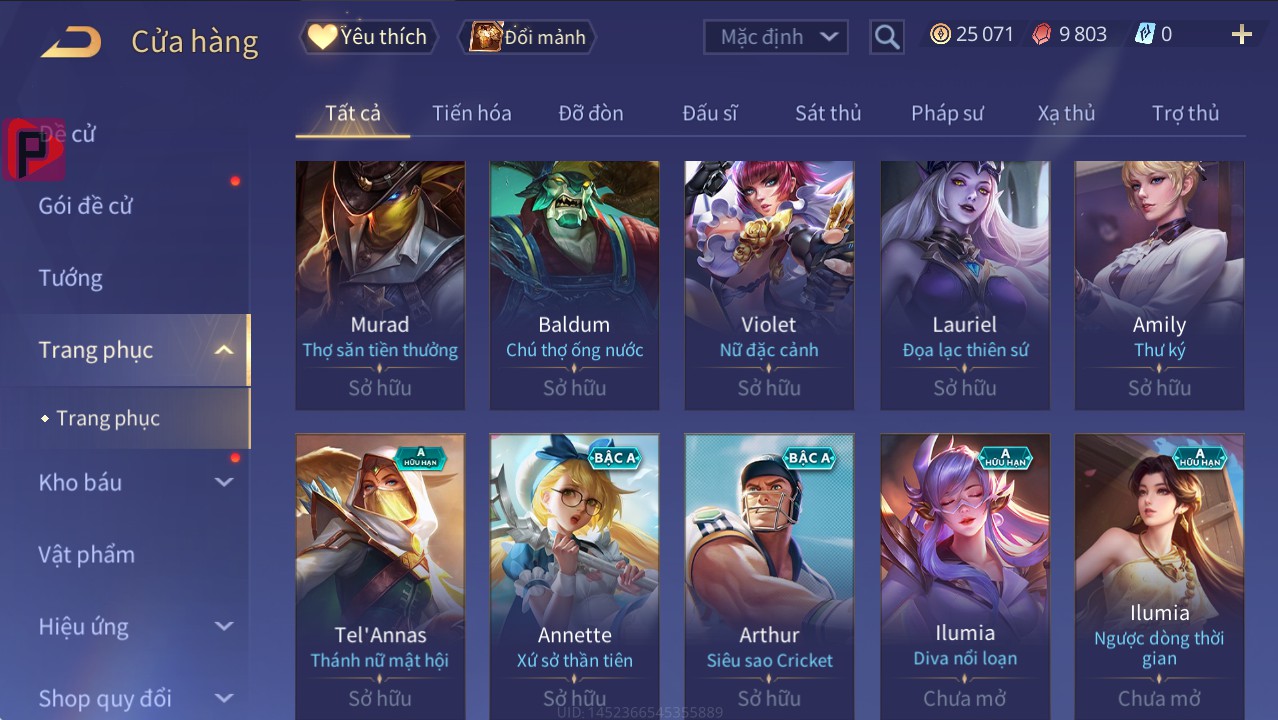Switch to the Tiến hóa tab

[471, 113]
